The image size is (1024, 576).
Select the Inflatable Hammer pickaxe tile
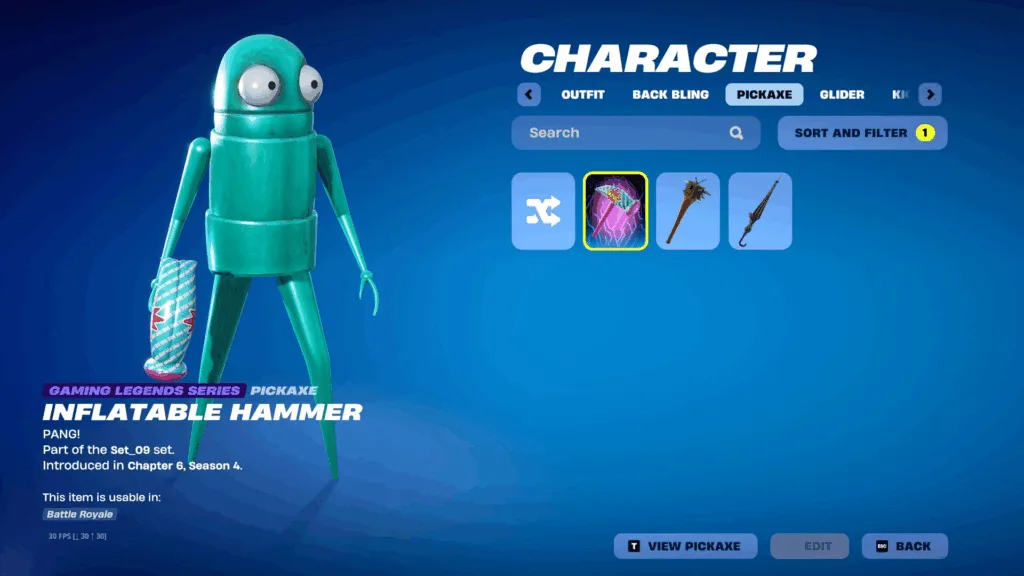(x=615, y=211)
